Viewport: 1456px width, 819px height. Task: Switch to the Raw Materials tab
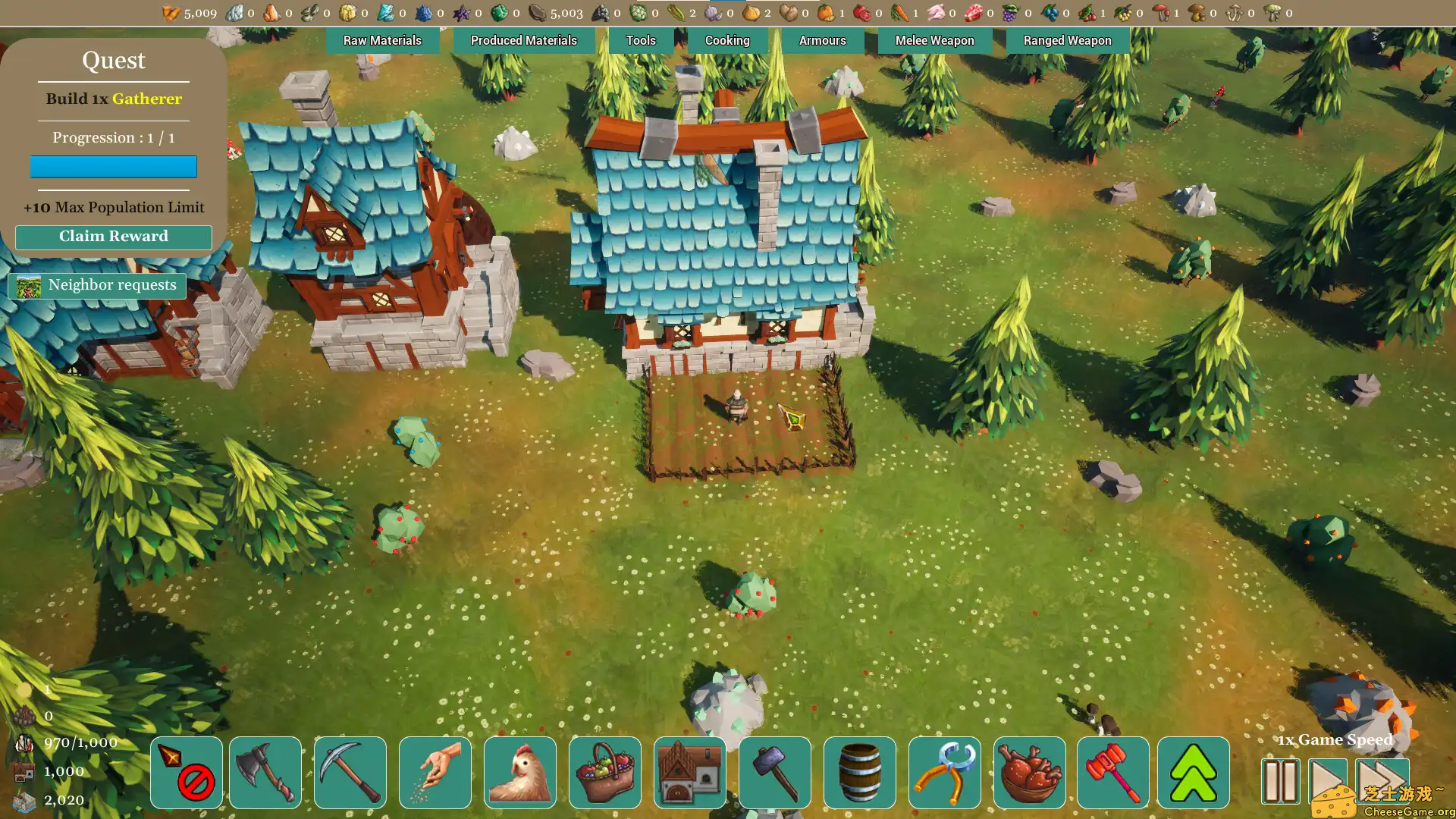(x=382, y=40)
